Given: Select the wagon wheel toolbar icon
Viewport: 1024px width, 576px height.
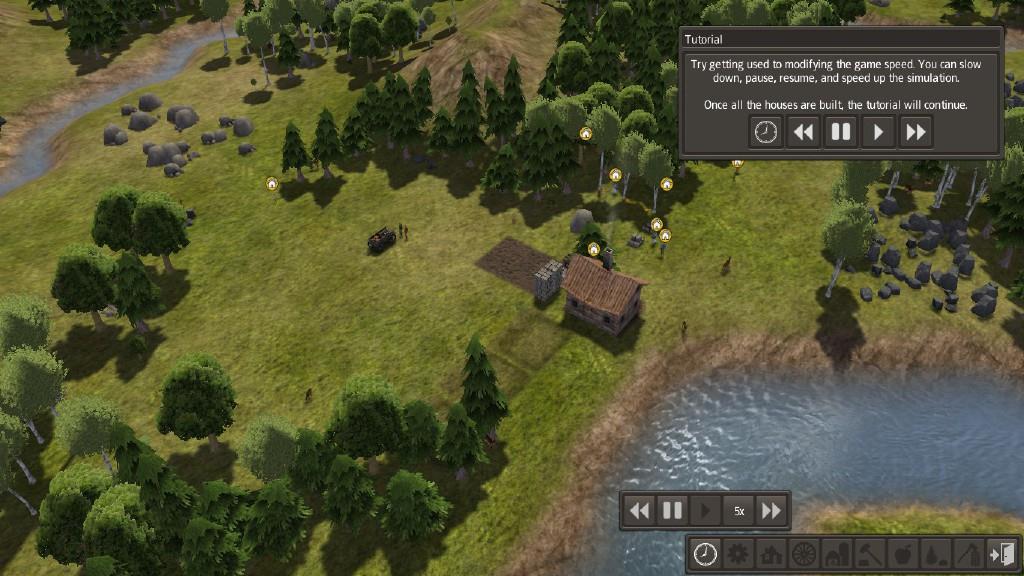Looking at the screenshot, I should tap(804, 553).
